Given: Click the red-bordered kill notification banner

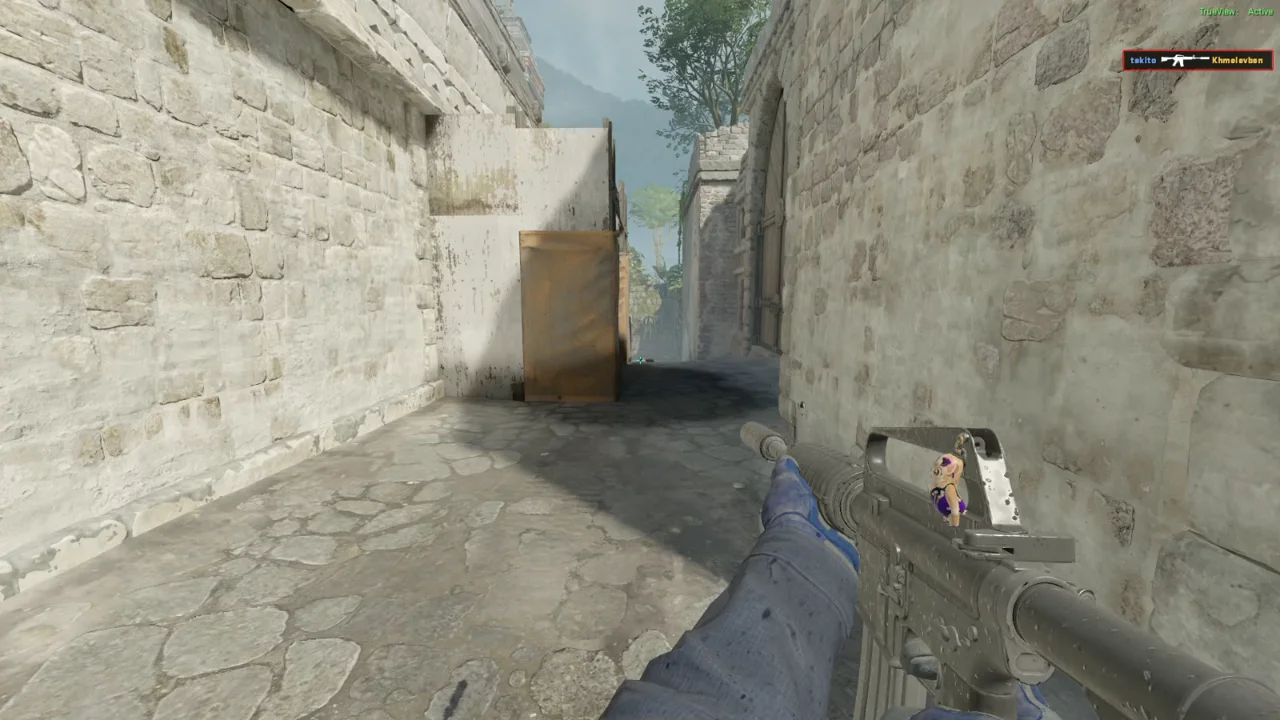Looking at the screenshot, I should tap(1197, 60).
